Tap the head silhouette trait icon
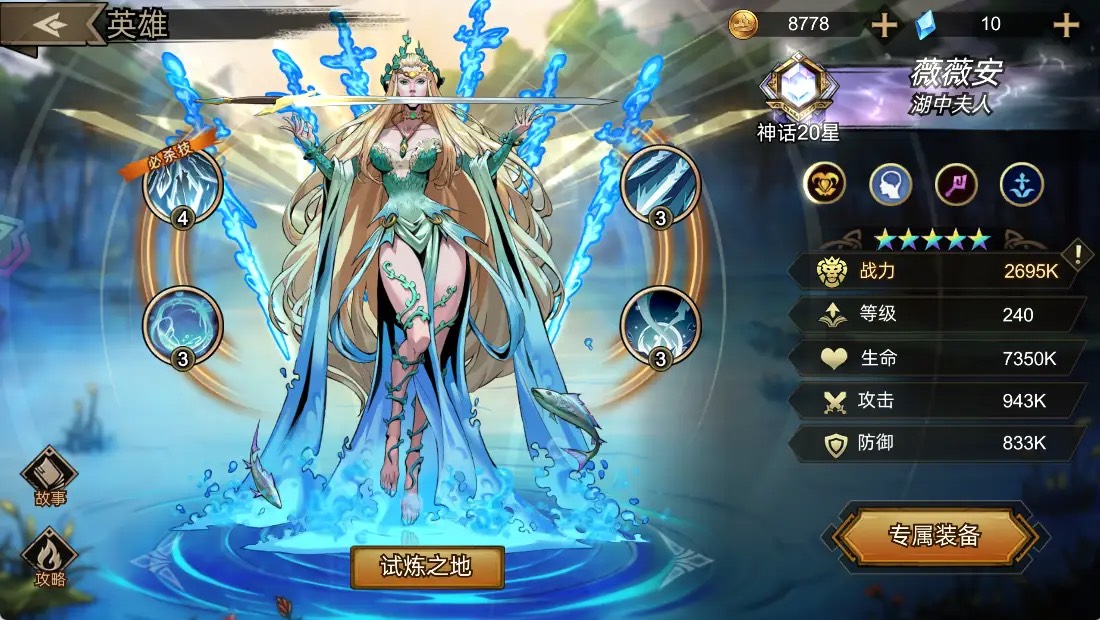This screenshot has height=620, width=1100. (x=890, y=184)
